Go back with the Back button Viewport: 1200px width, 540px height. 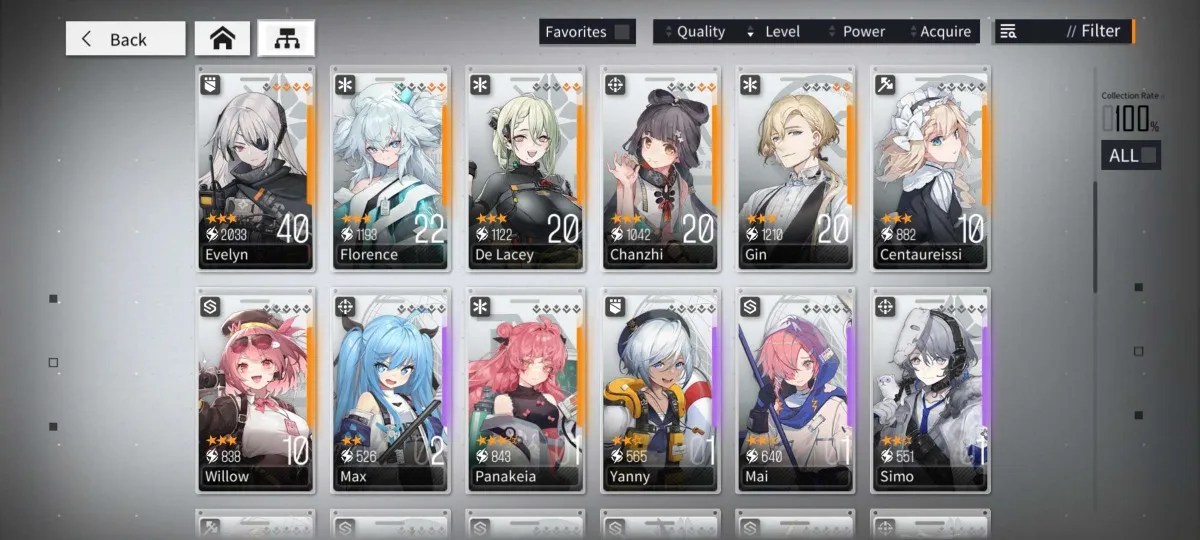point(126,39)
